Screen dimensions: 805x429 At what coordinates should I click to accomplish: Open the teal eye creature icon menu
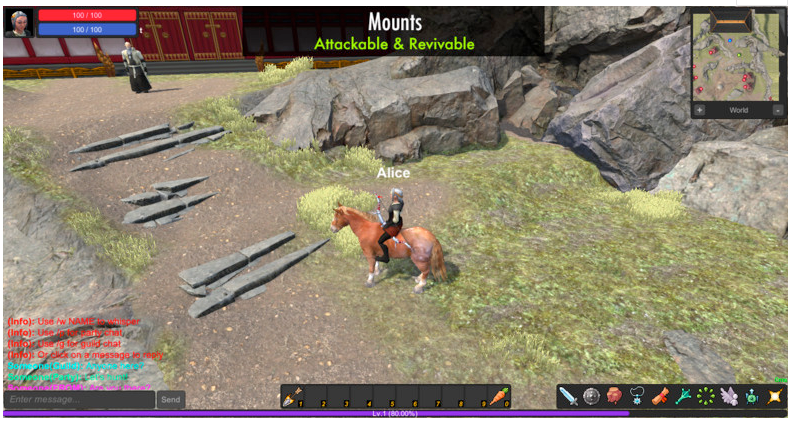[x=751, y=397]
